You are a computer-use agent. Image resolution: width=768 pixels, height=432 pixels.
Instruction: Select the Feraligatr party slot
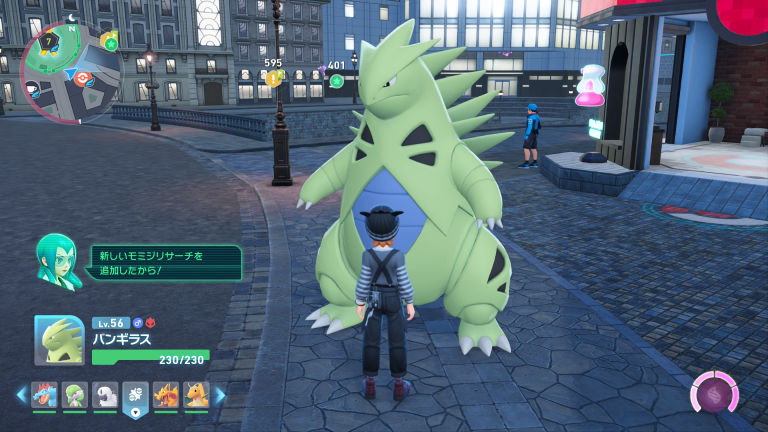[43, 395]
